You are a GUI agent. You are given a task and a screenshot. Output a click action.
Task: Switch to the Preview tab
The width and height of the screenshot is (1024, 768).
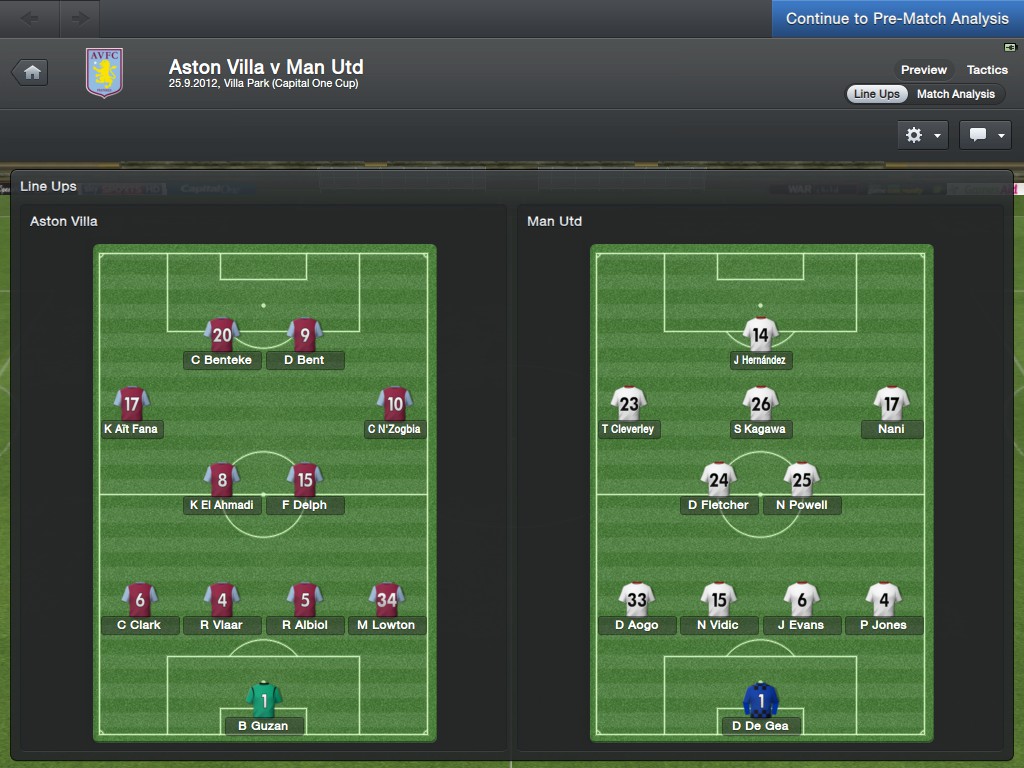pos(923,70)
